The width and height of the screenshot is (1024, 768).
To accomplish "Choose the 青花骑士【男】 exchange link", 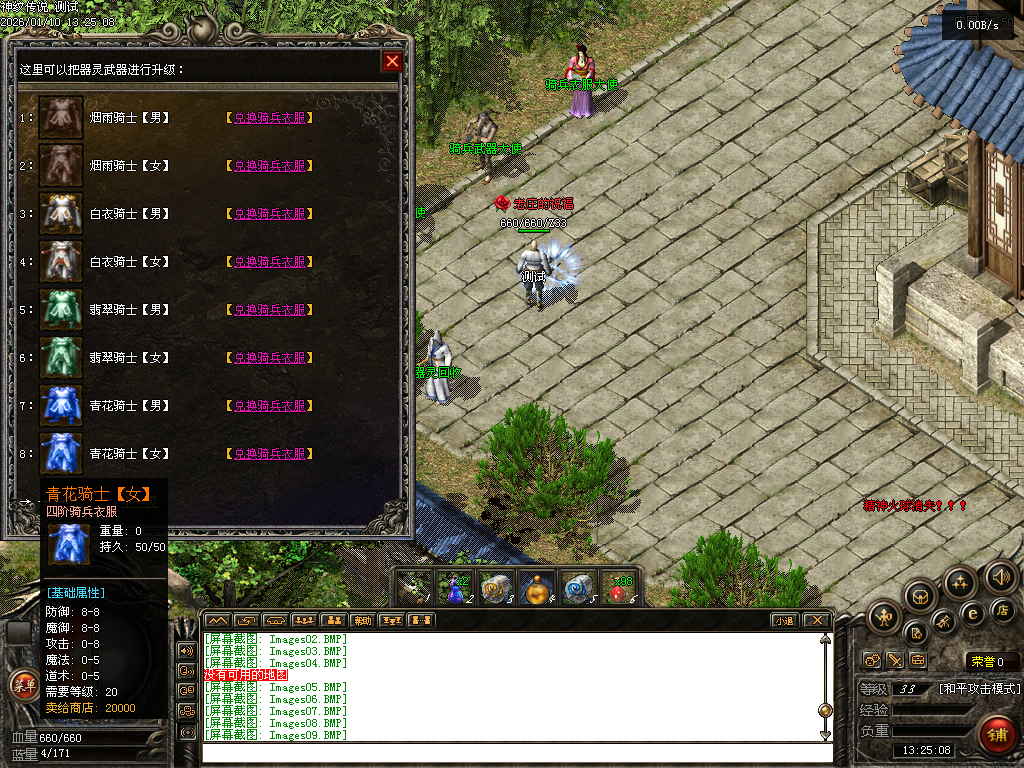I will 270,406.
